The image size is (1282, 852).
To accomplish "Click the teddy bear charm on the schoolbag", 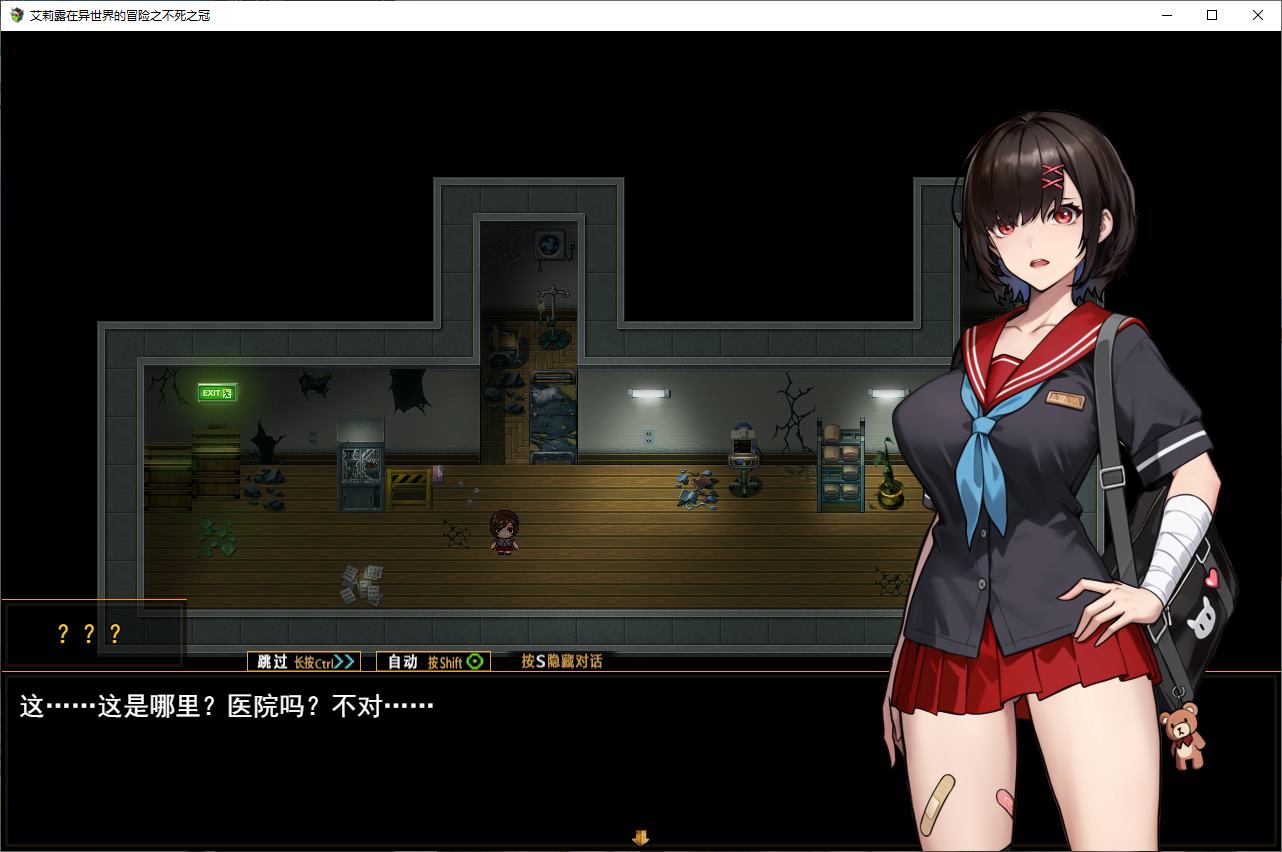I will (1183, 737).
